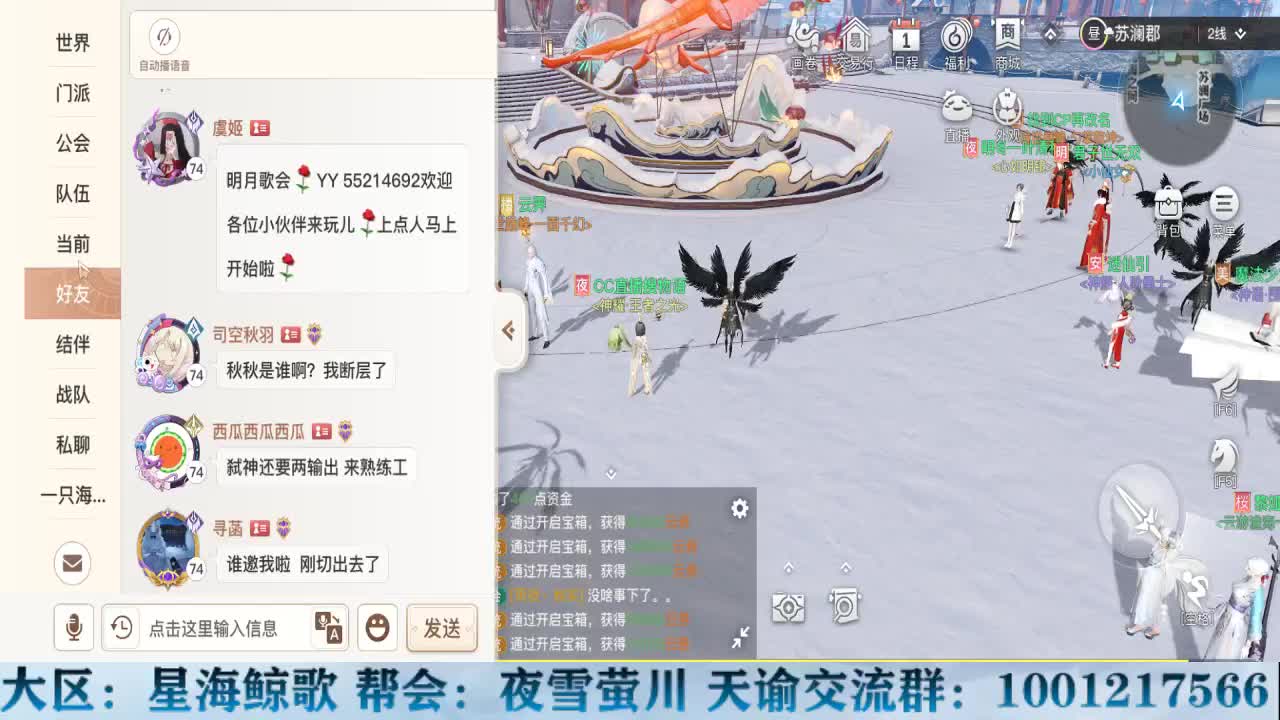The width and height of the screenshot is (1280, 720).
Task: Click the chat message input field
Action: (220, 629)
